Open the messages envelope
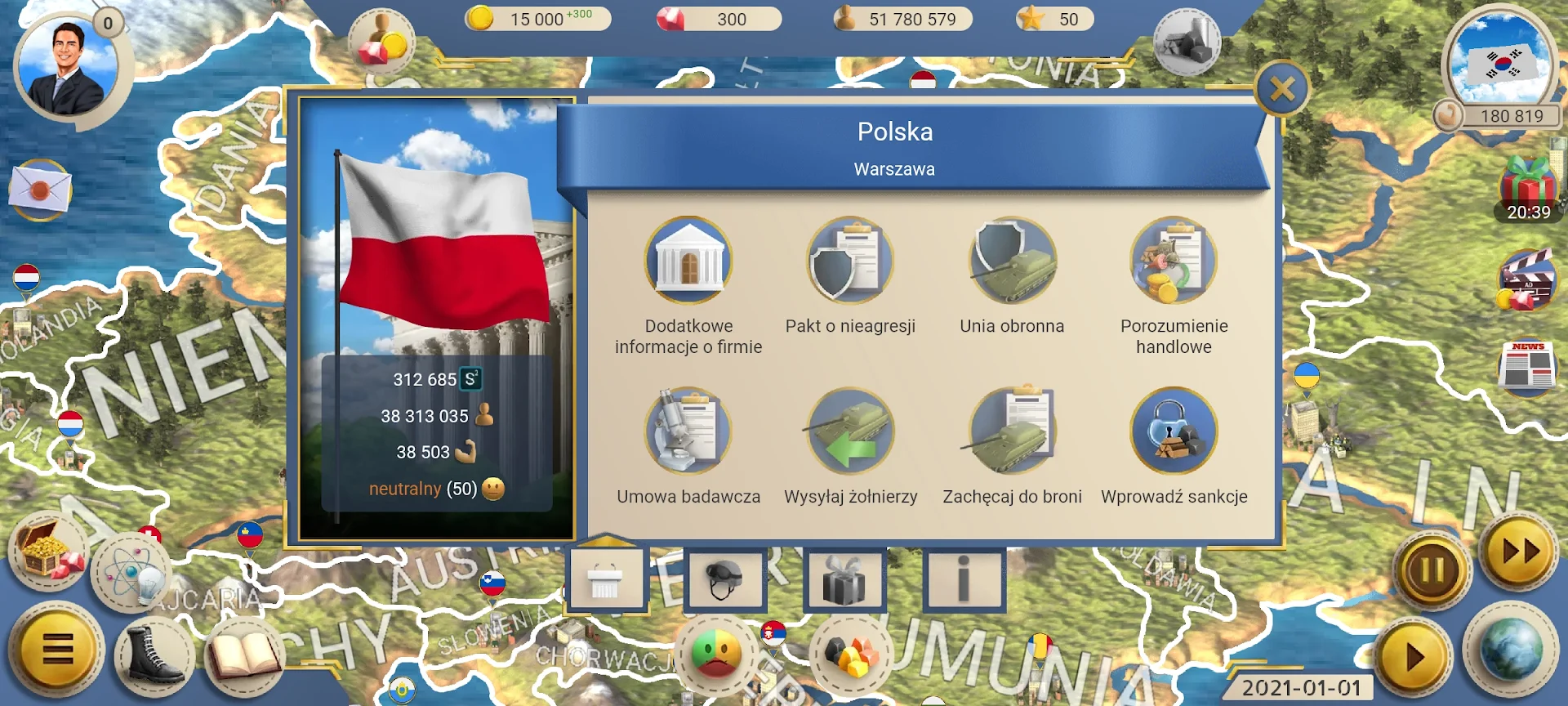The width and height of the screenshot is (1568, 706). click(x=39, y=188)
